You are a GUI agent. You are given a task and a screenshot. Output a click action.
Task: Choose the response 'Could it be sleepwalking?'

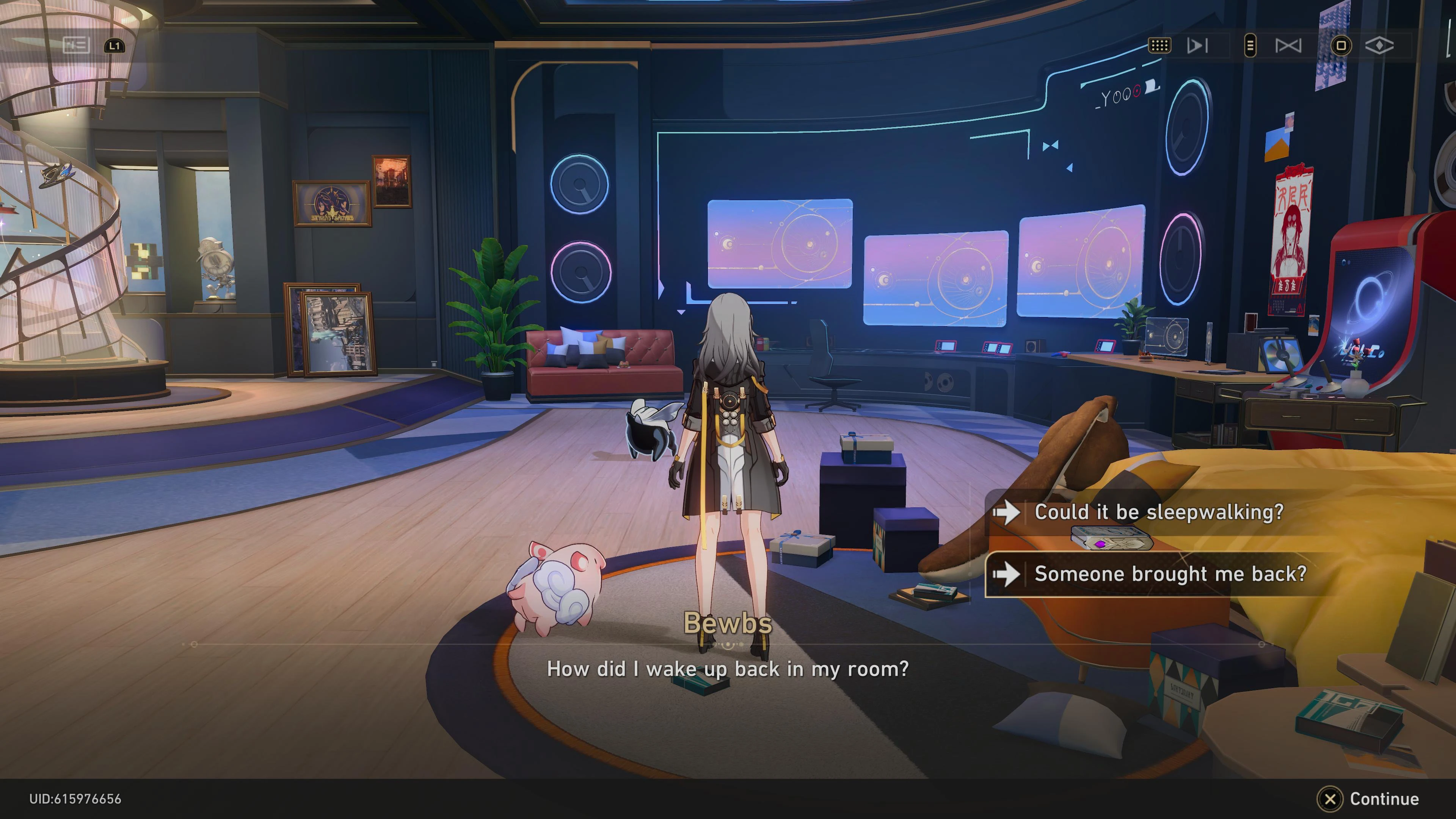[1159, 513]
